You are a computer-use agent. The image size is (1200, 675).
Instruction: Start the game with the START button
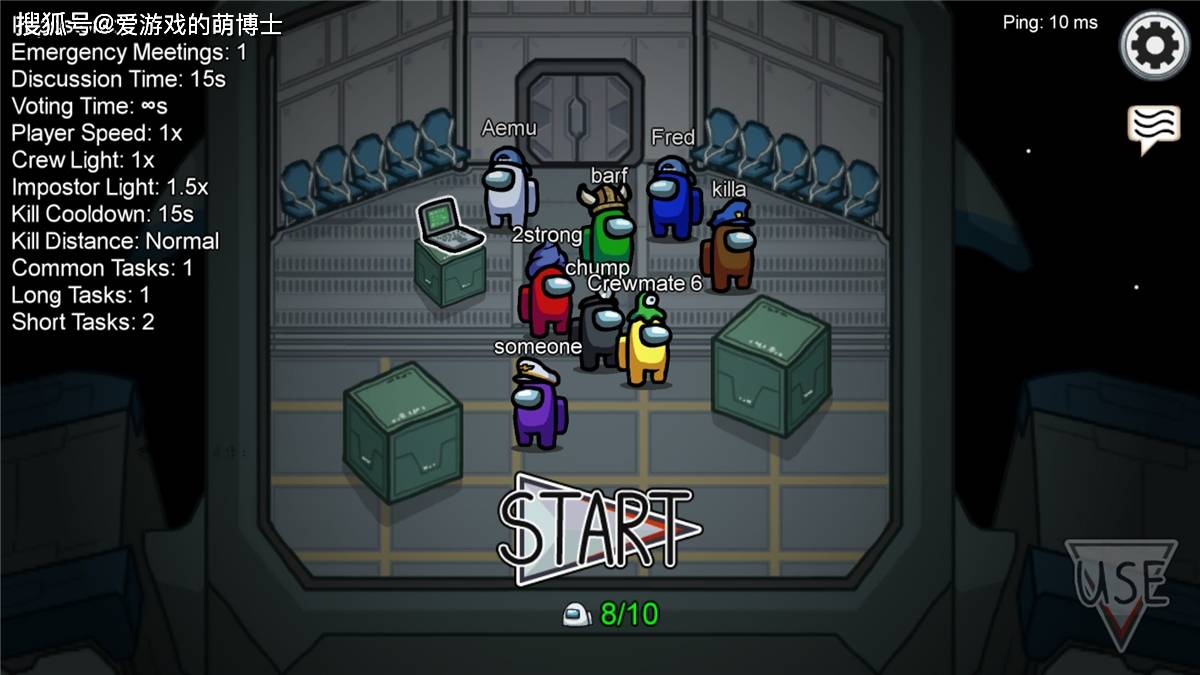click(x=600, y=528)
